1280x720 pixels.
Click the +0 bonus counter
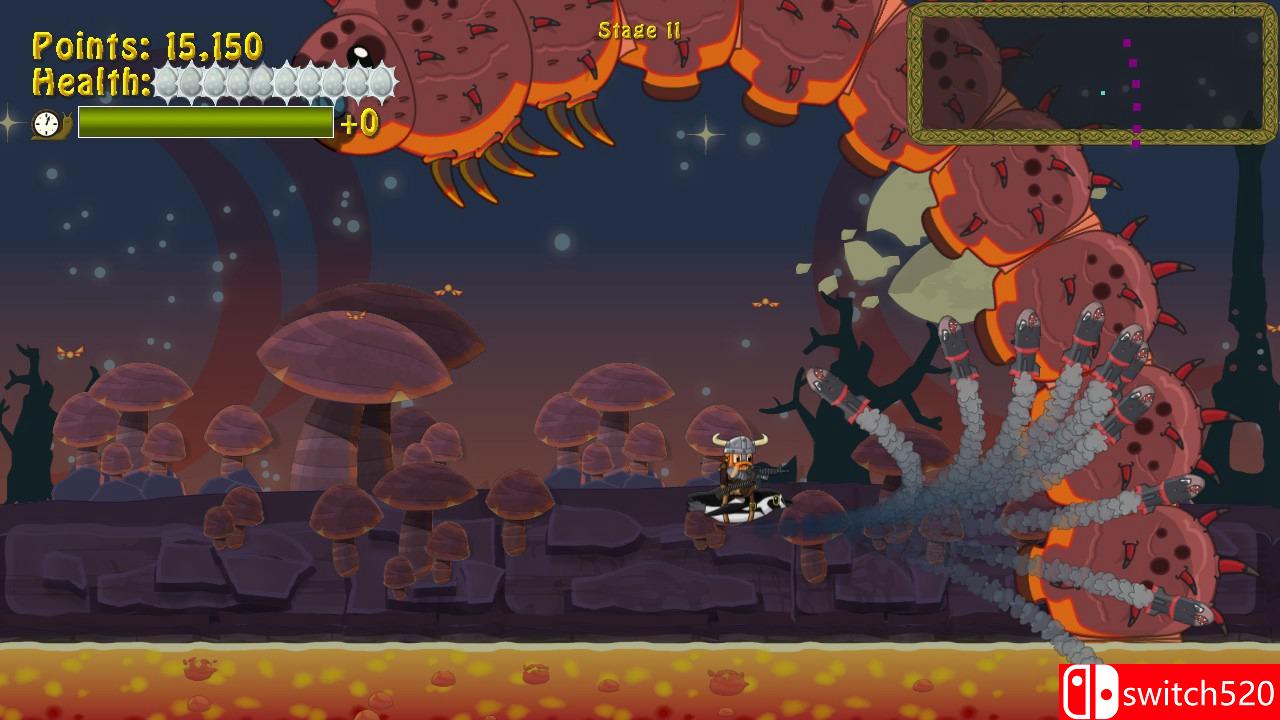pyautogui.click(x=359, y=123)
